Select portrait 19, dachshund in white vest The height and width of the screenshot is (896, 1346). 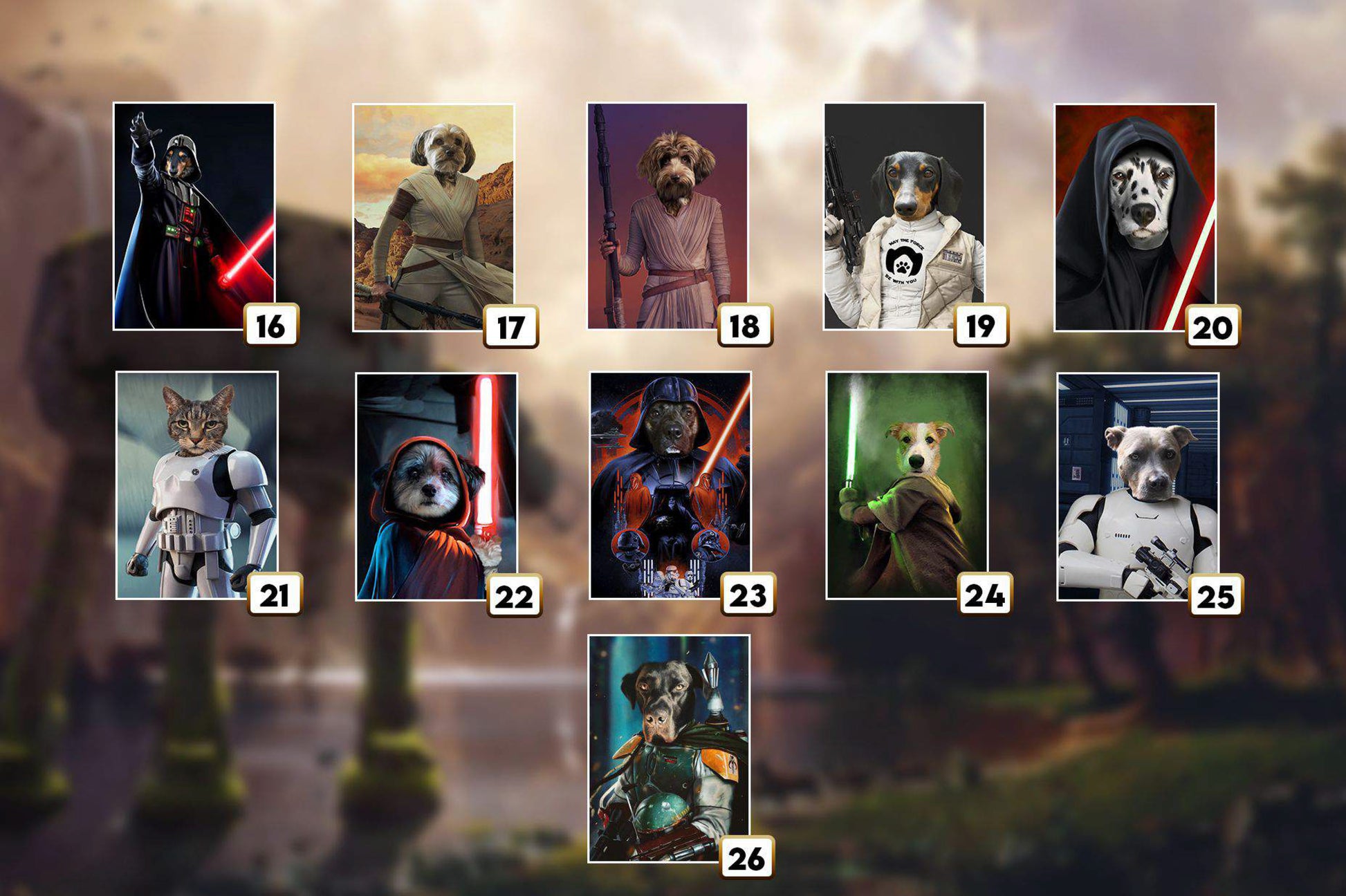coord(904,216)
